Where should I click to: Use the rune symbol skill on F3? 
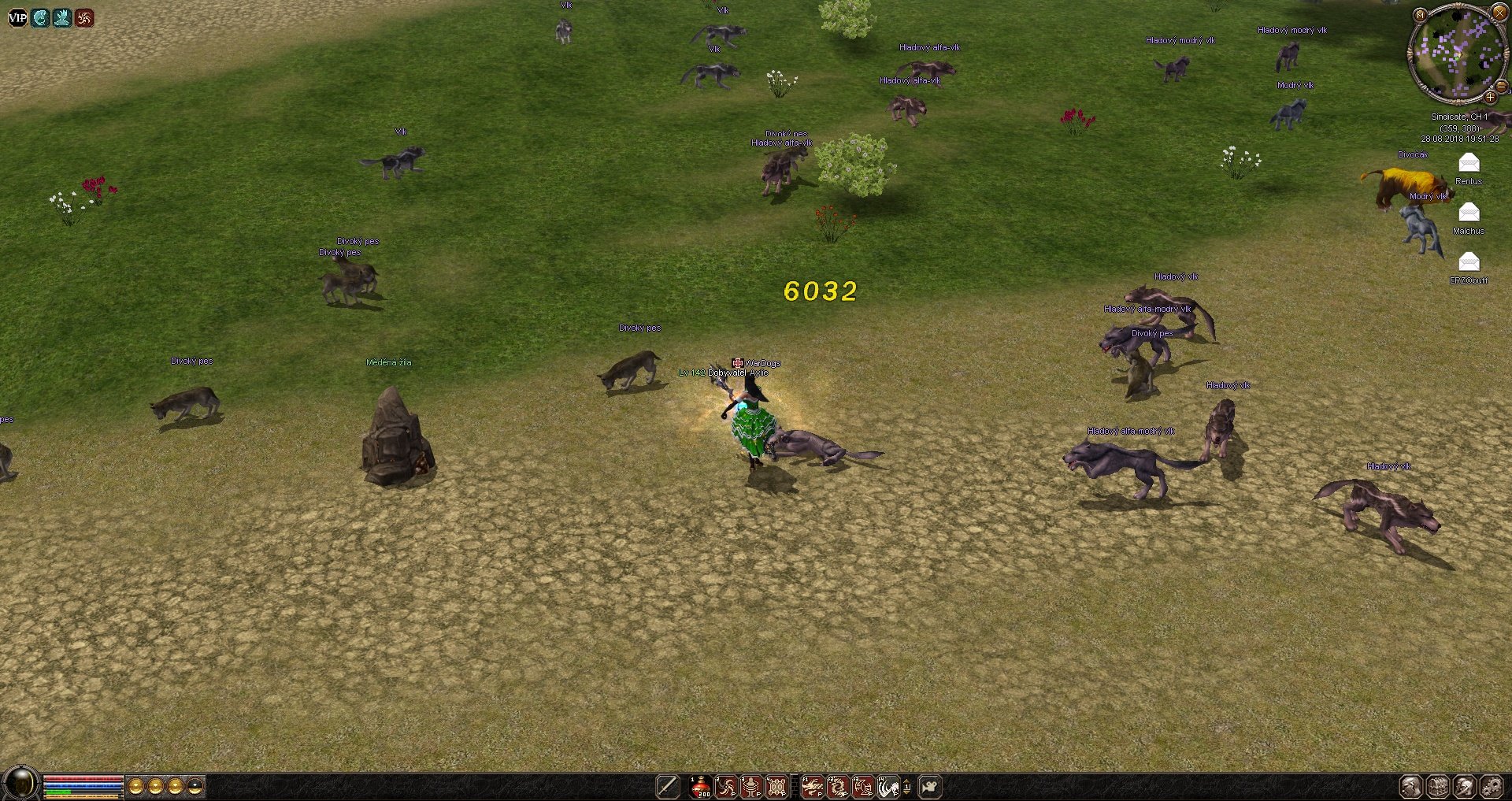863,786
